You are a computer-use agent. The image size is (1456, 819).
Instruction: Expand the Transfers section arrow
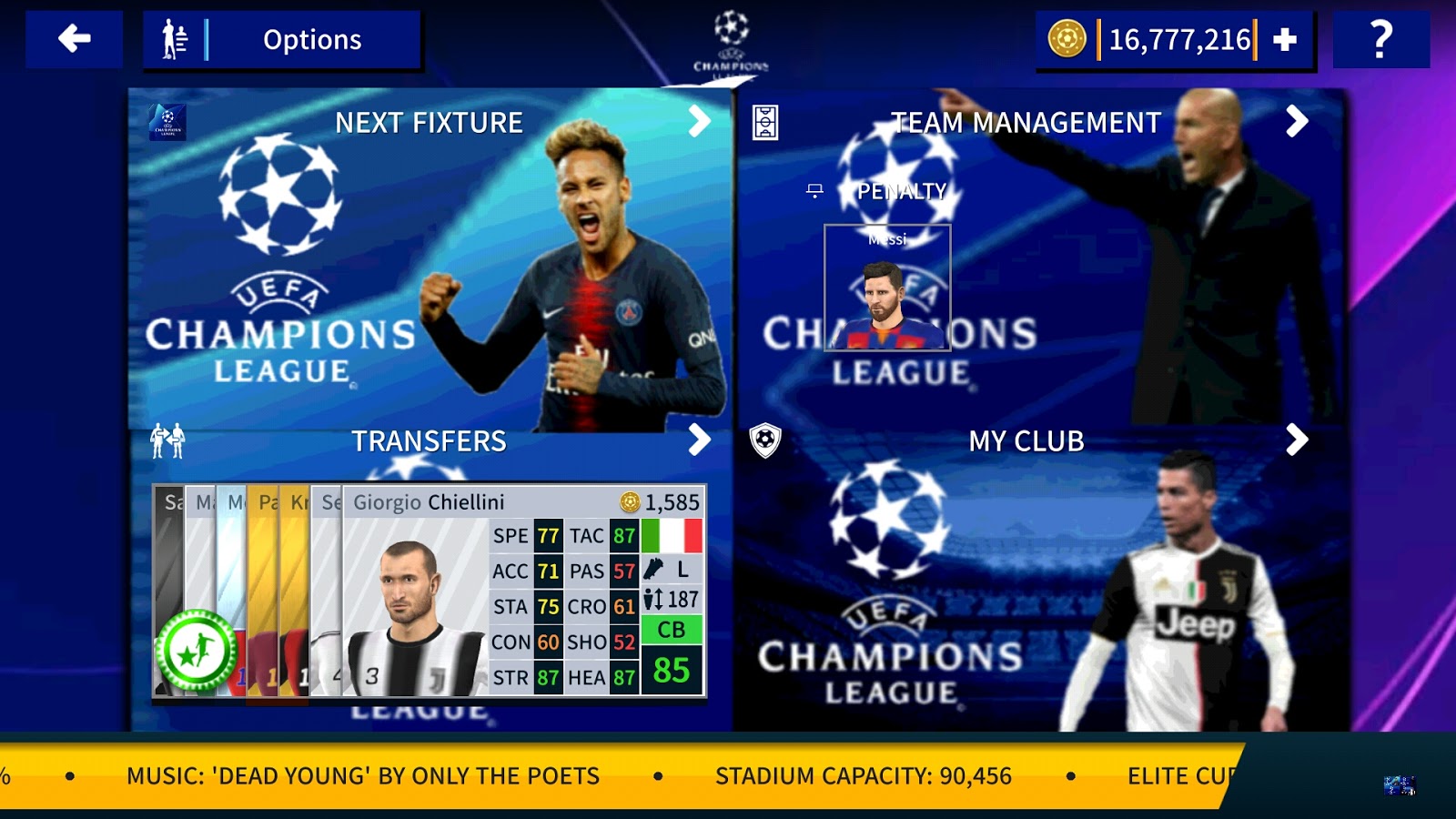698,440
